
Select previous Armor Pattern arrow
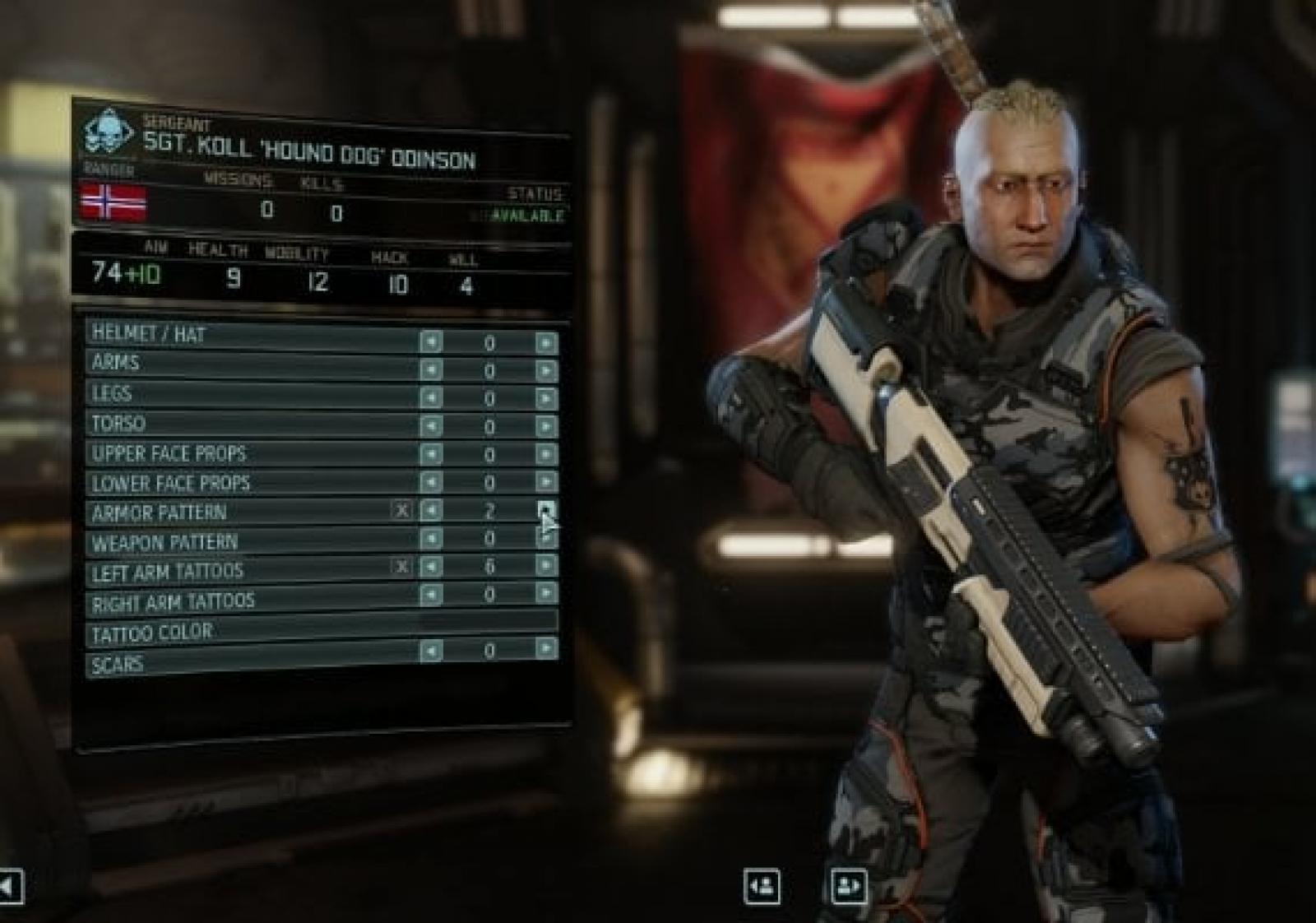click(430, 511)
